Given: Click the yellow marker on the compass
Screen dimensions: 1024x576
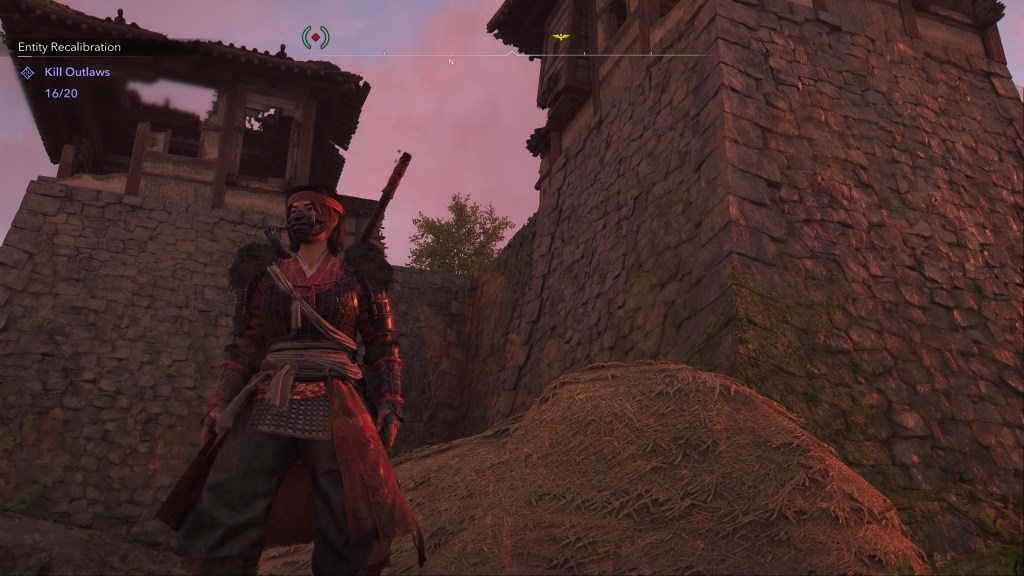Looking at the screenshot, I should (x=561, y=37).
